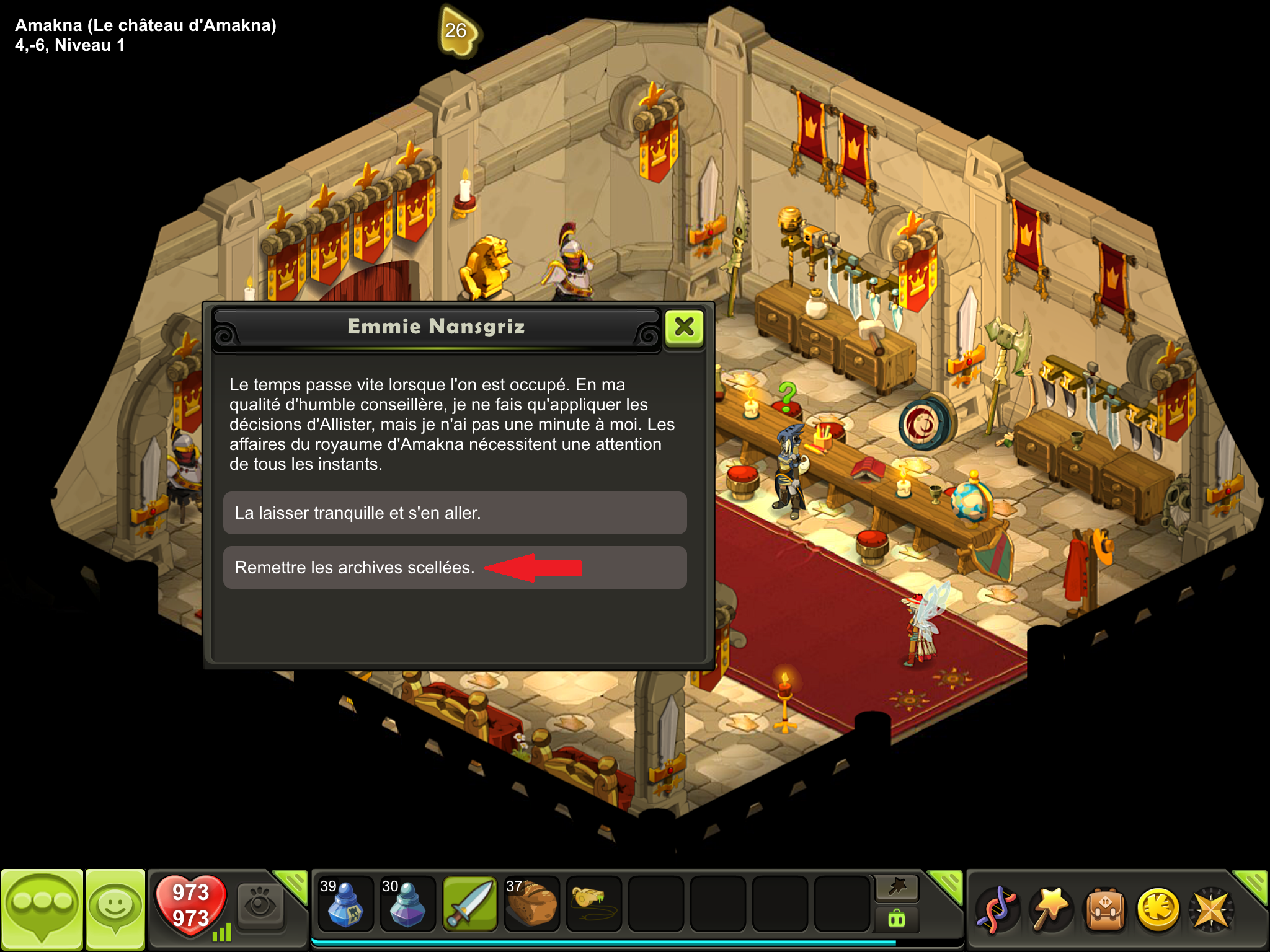Expand the right menu bar corner arrow
Viewport: 1270px width, 952px height.
(x=1253, y=884)
